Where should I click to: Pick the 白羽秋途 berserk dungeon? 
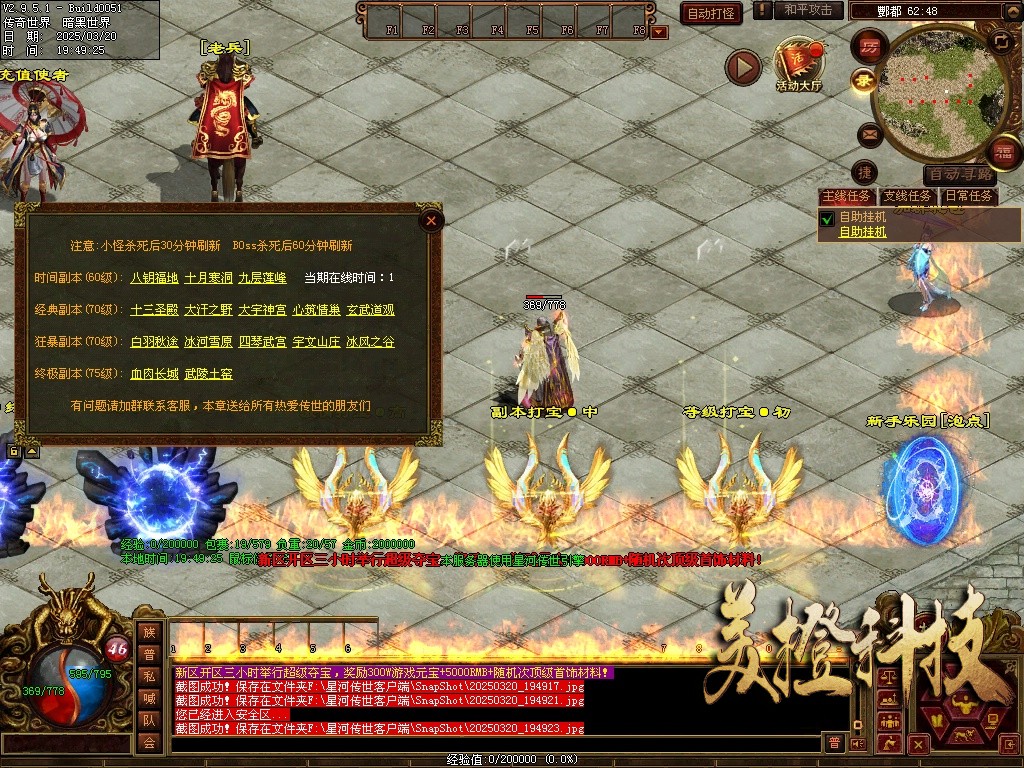[x=154, y=342]
